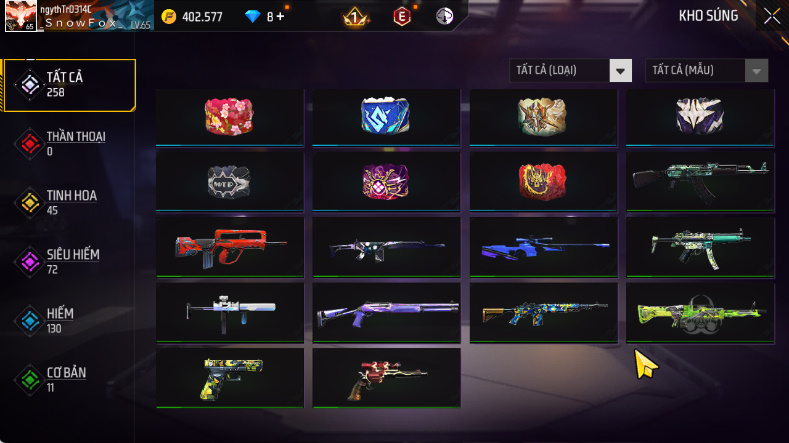Choose the blue sniper rifle skin
This screenshot has height=443, width=789.
coord(544,246)
